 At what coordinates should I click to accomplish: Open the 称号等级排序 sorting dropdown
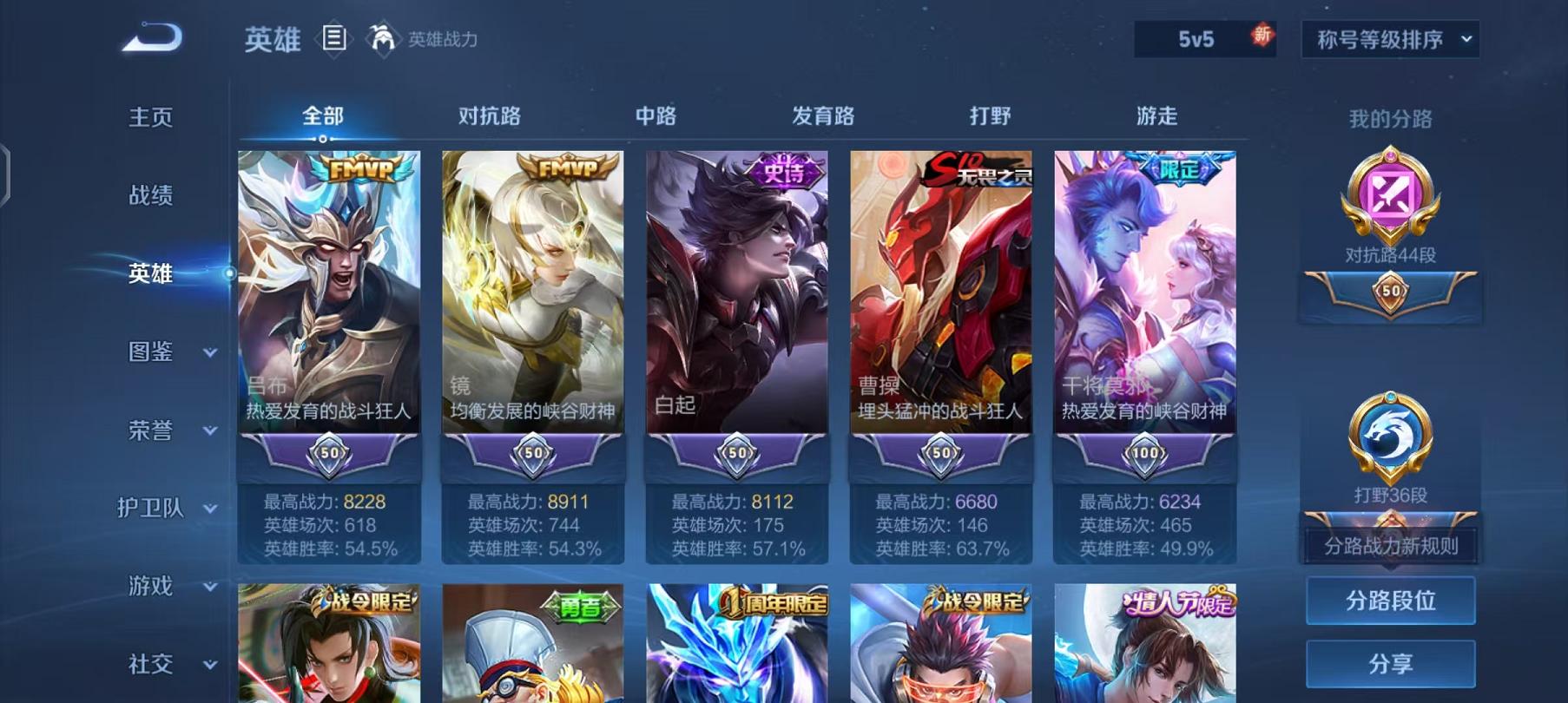click(1389, 38)
